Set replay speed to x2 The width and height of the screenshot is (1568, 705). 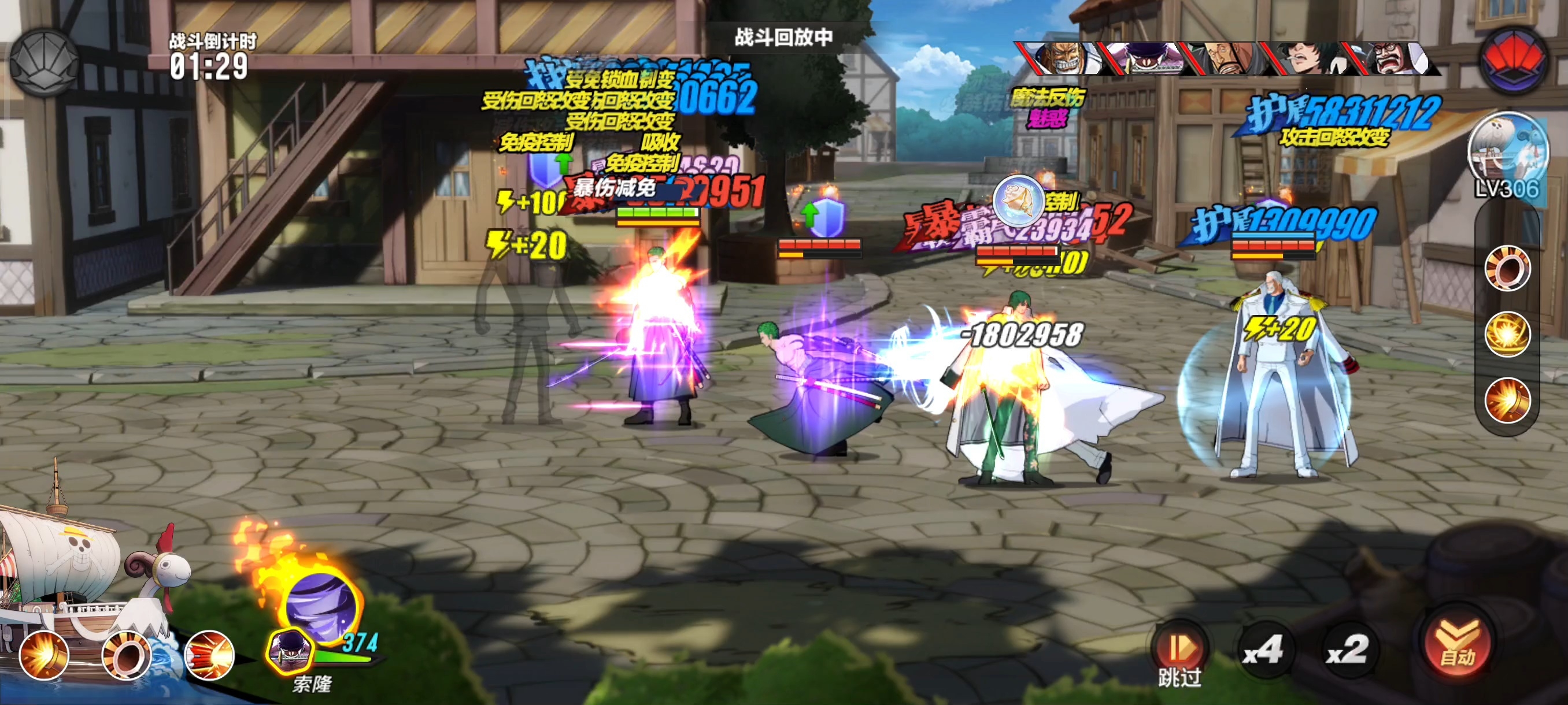coord(1347,651)
